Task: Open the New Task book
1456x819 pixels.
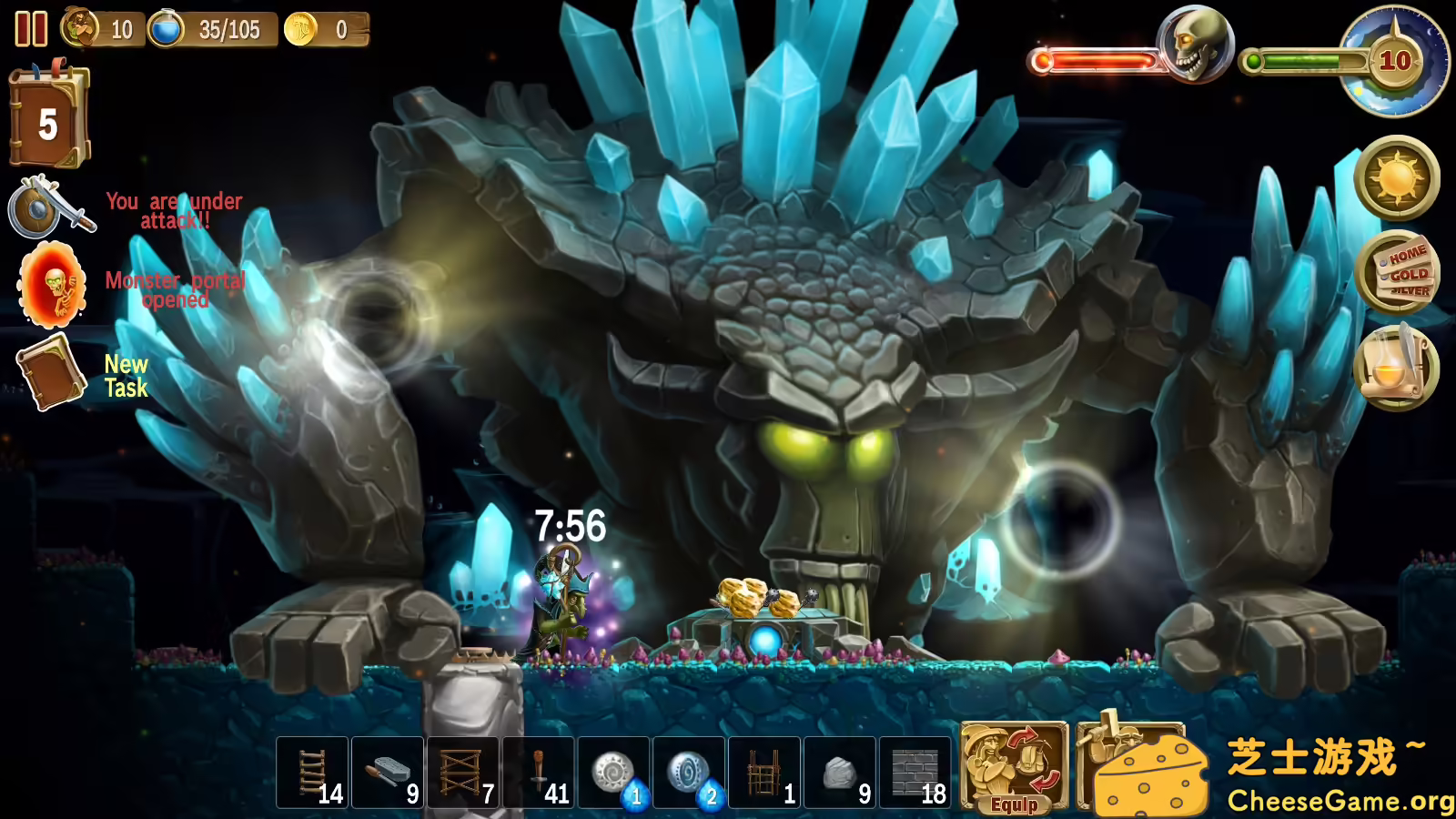Action: [53, 372]
